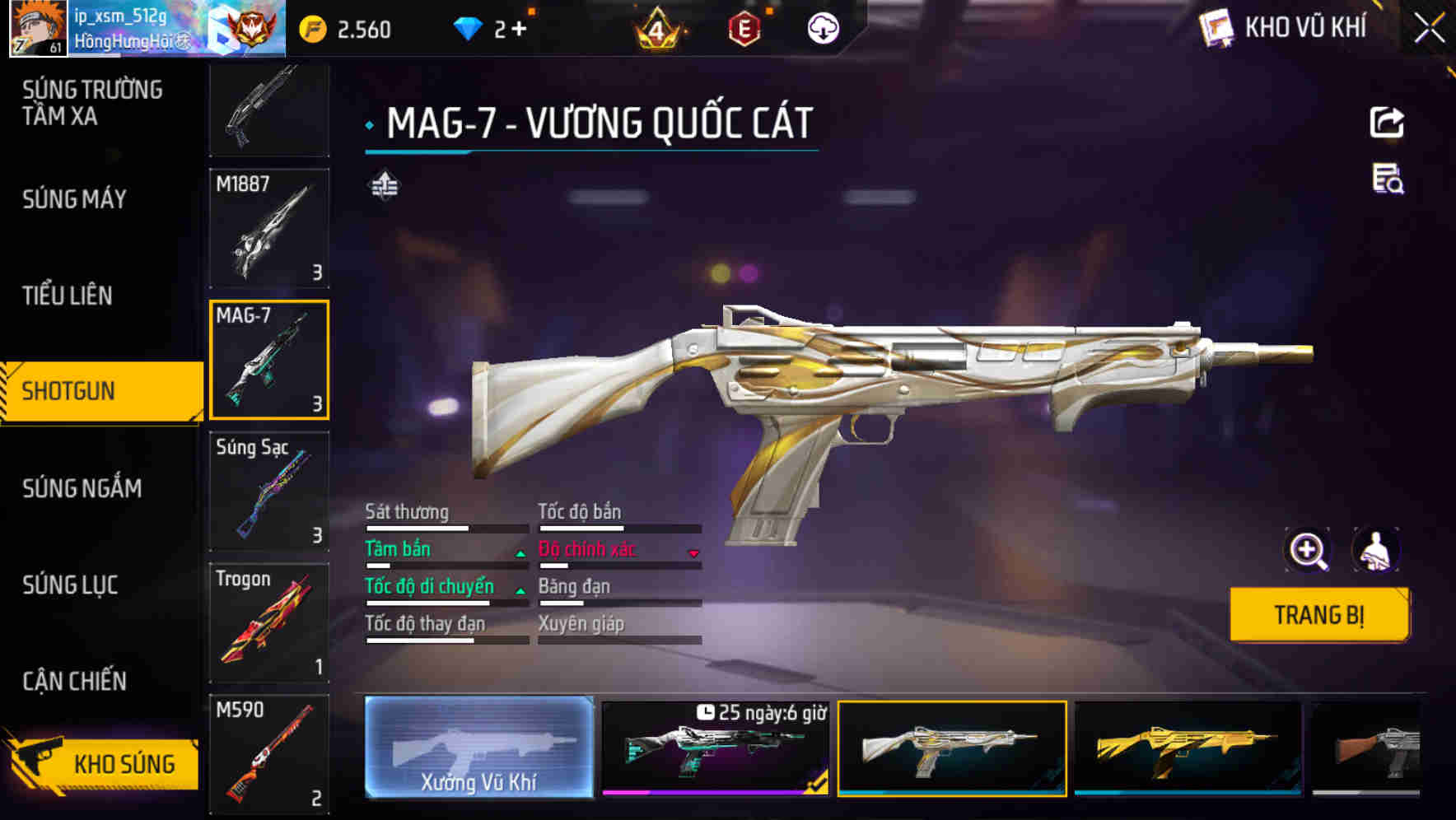Add diamonds with the plus button

click(x=519, y=30)
